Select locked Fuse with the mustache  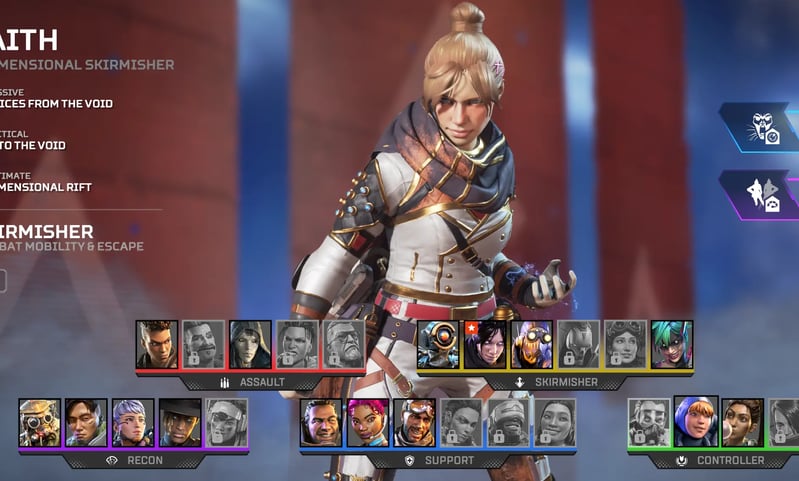(x=204, y=344)
